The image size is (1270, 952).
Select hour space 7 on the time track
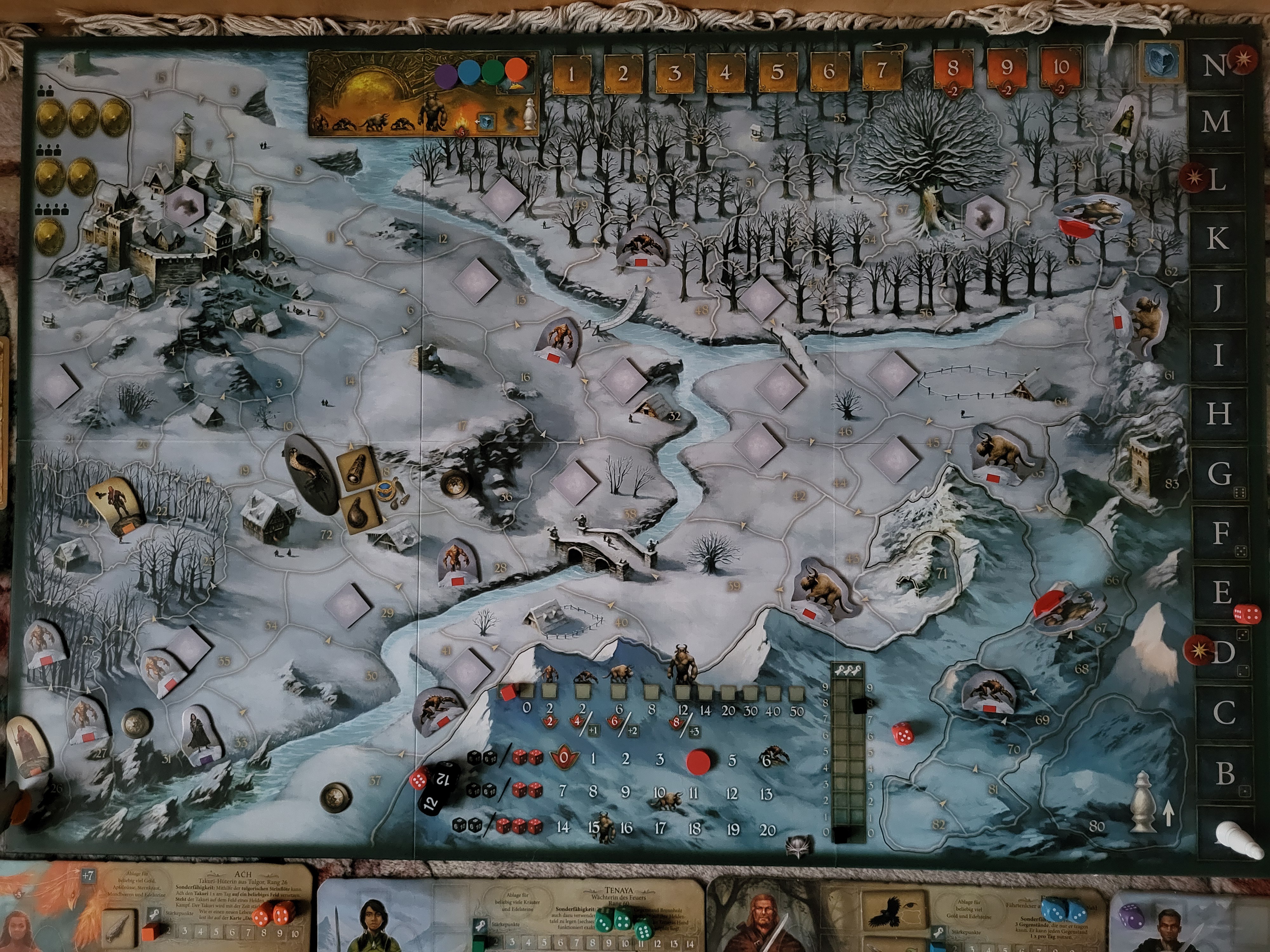click(x=881, y=71)
